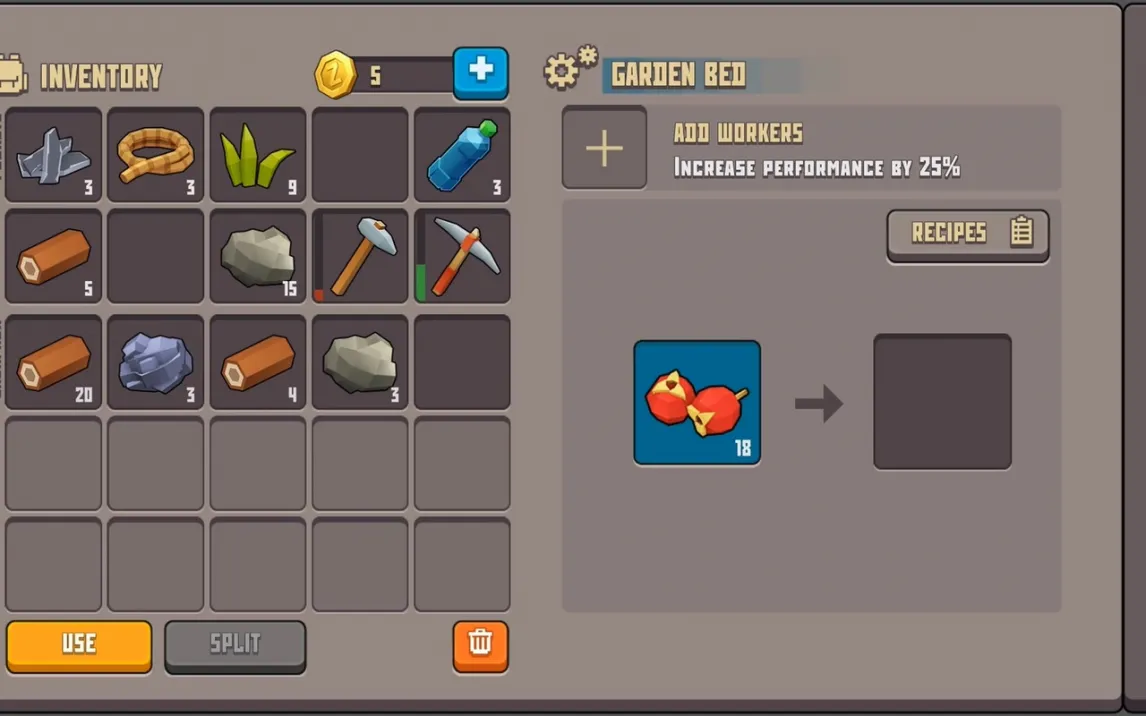1146x716 pixels.
Task: Select the stack of 15 stones
Action: pos(258,256)
